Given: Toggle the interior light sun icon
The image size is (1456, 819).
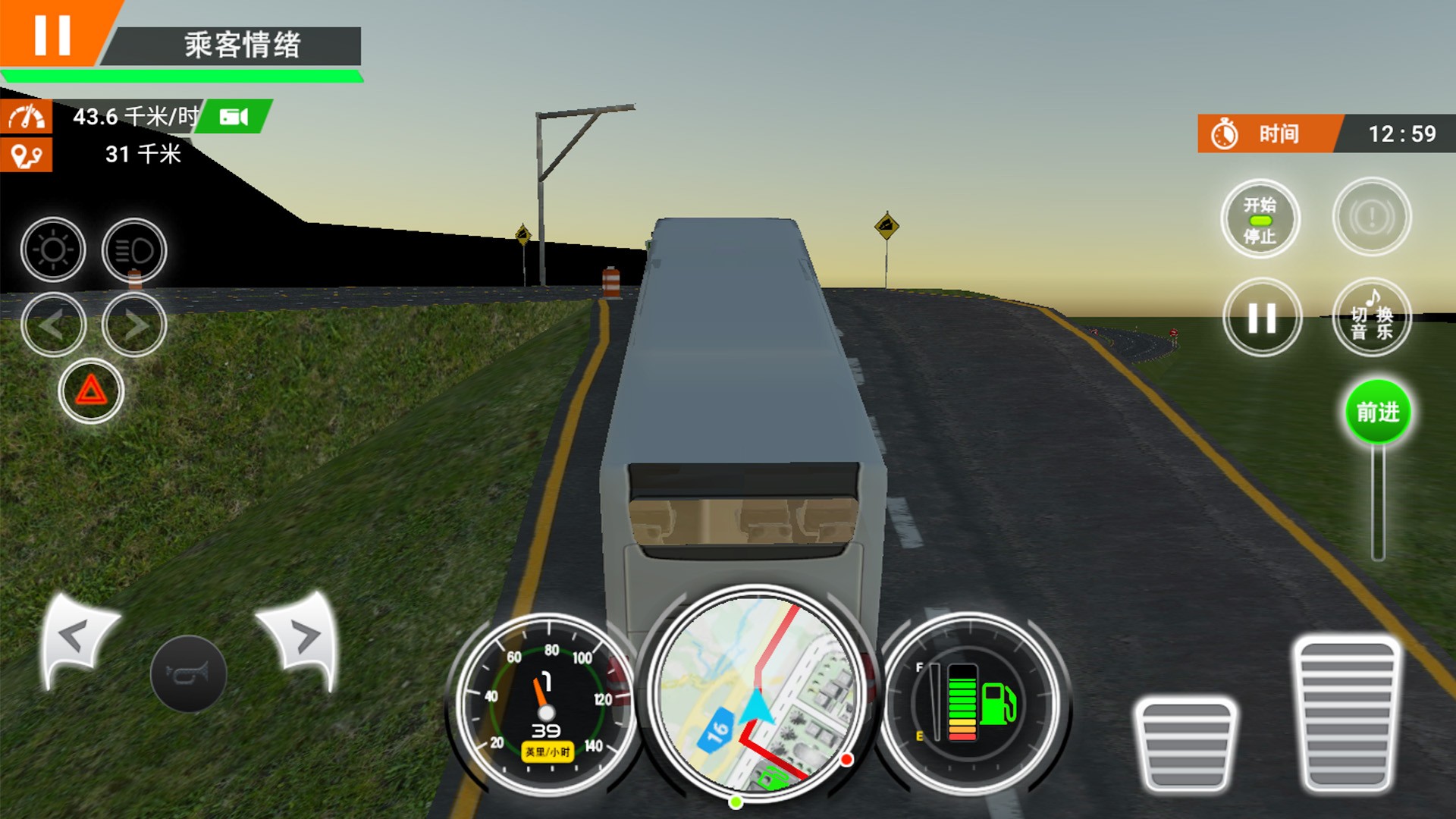Looking at the screenshot, I should coord(53,249).
